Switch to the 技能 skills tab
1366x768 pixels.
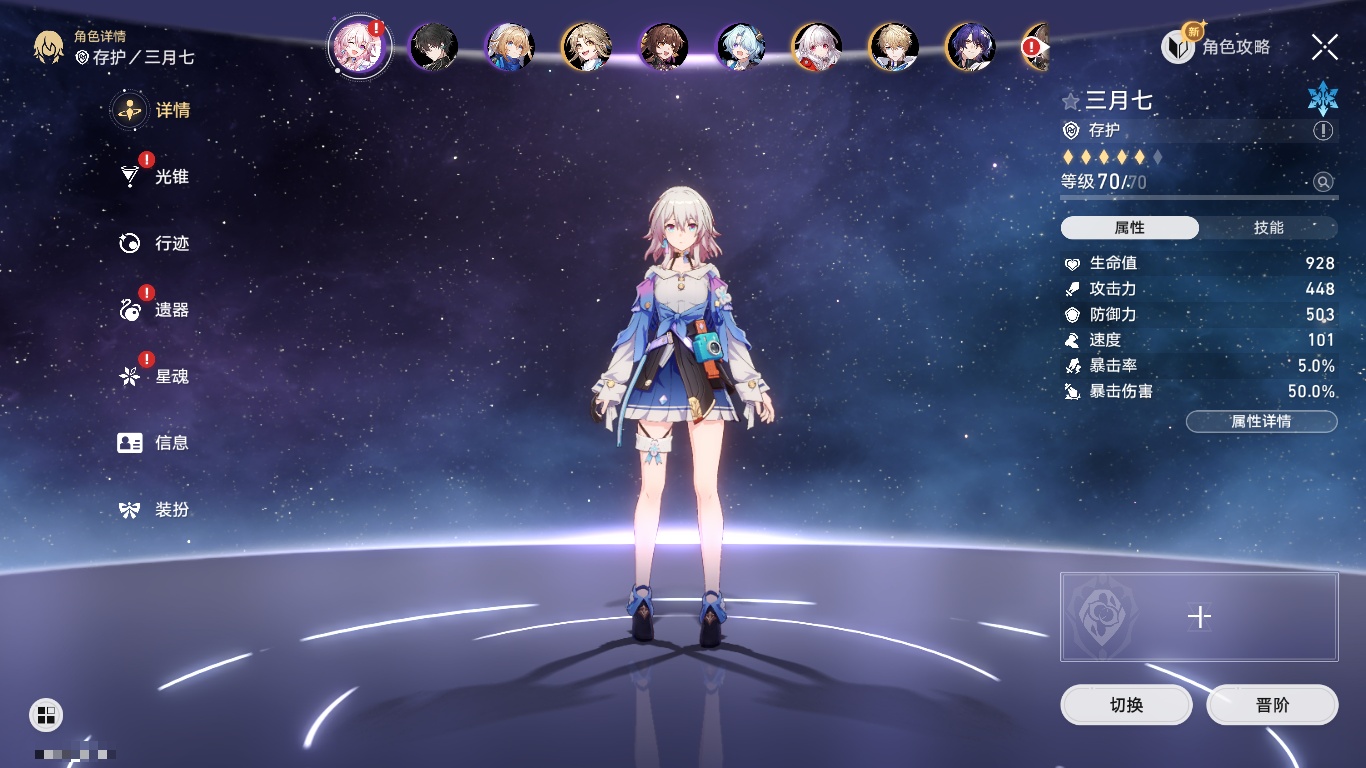tap(1268, 228)
